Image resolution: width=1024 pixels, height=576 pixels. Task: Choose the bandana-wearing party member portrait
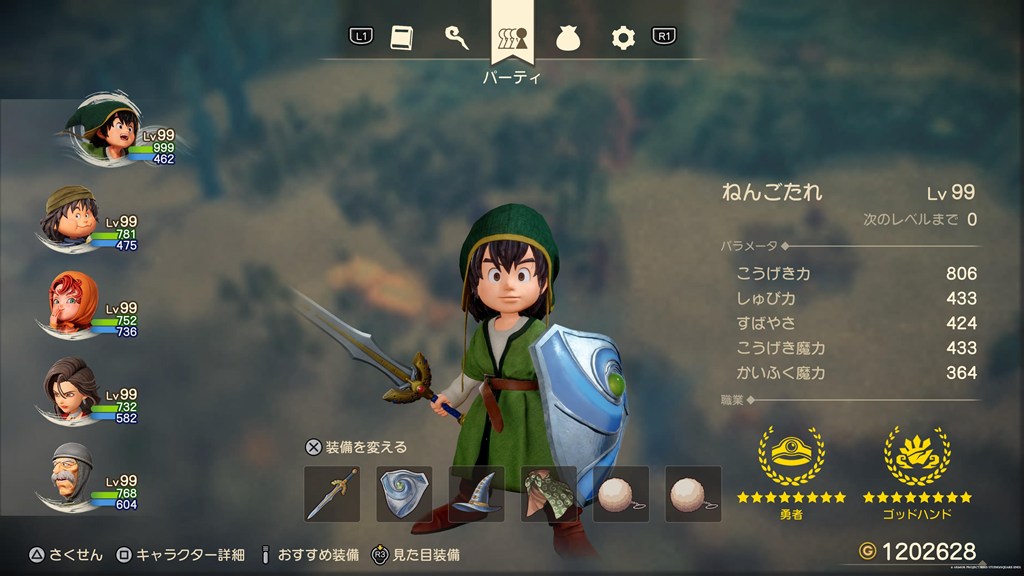point(72,219)
